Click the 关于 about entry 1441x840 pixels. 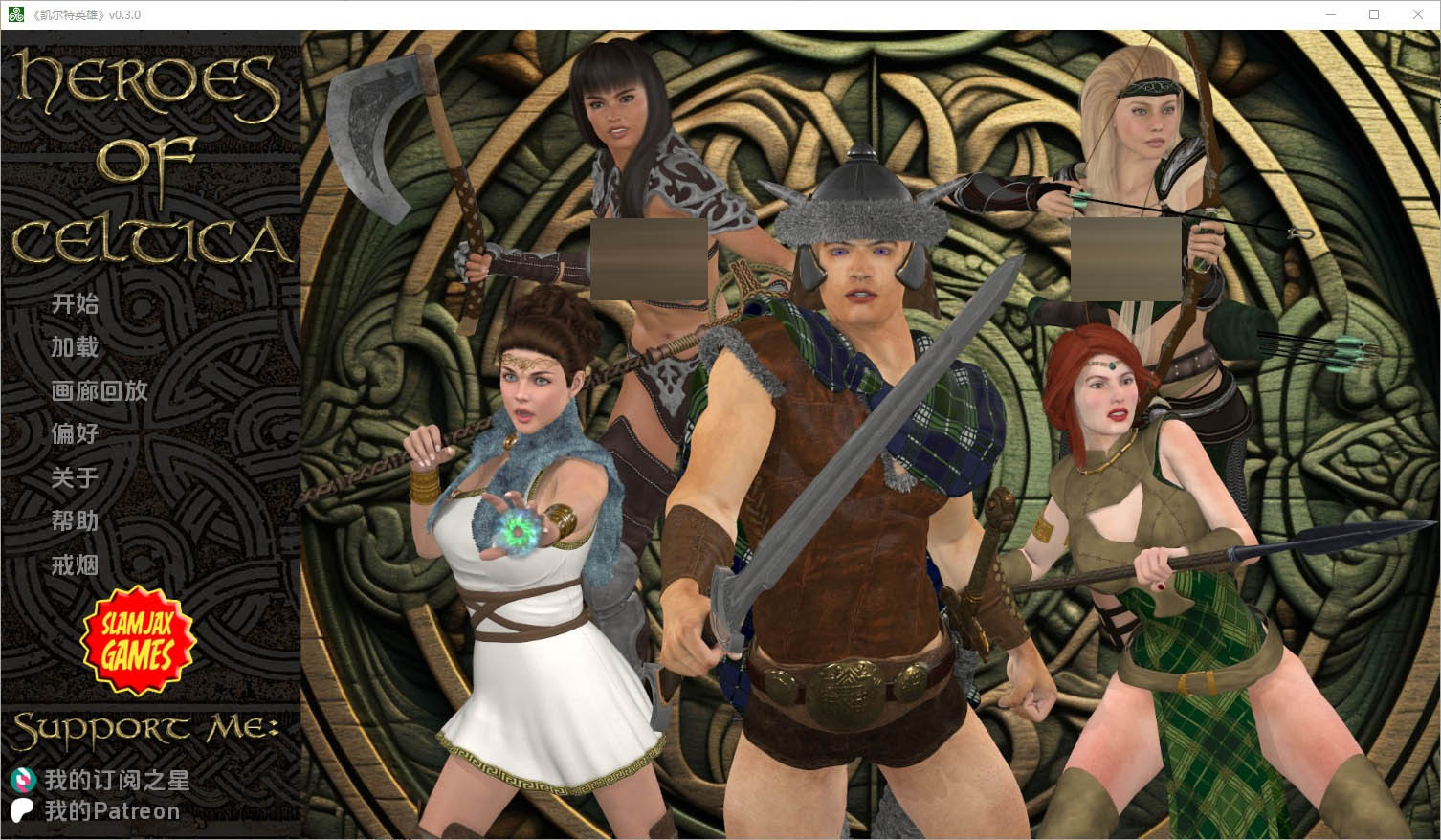coord(74,478)
